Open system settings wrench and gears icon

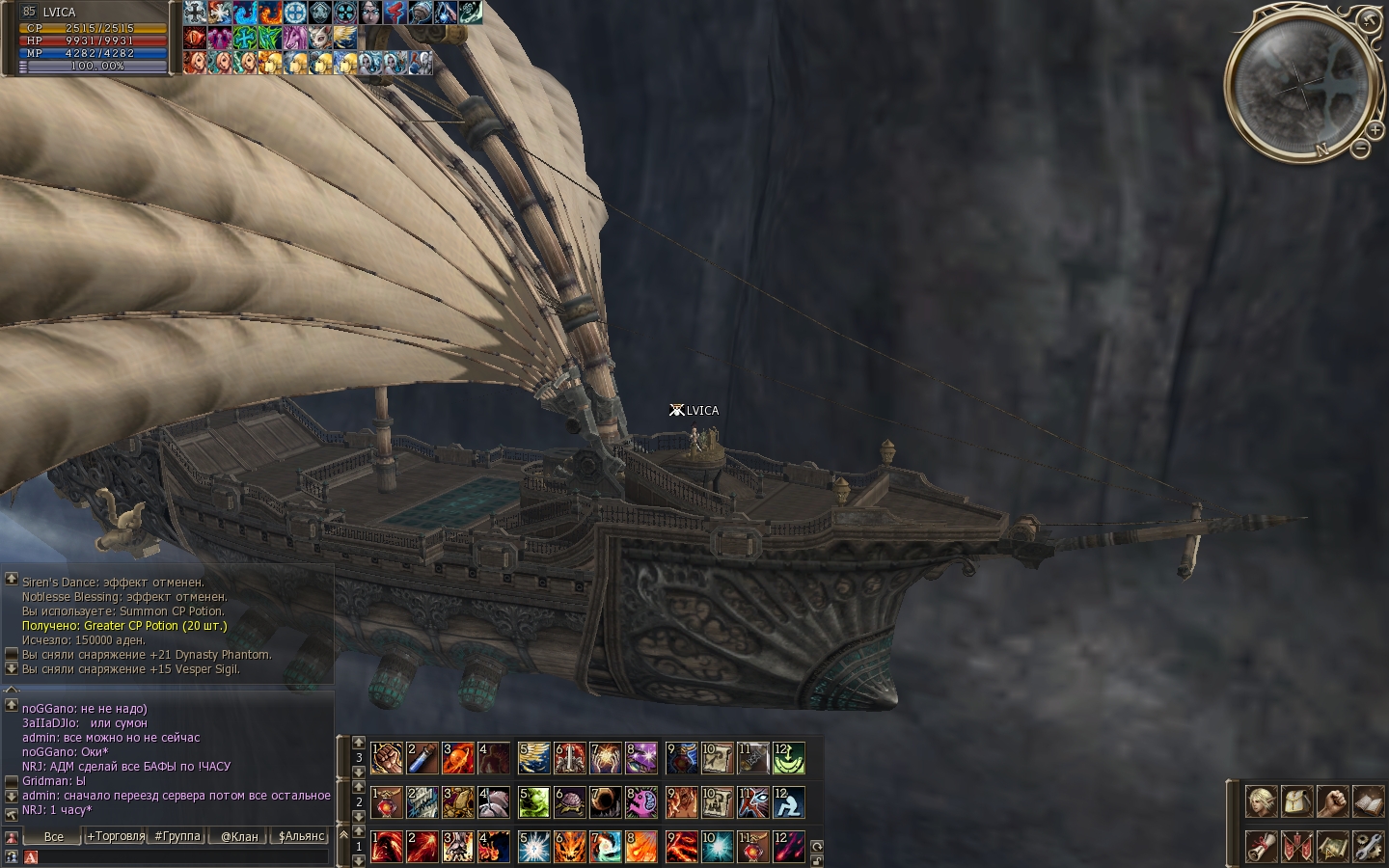1367,846
